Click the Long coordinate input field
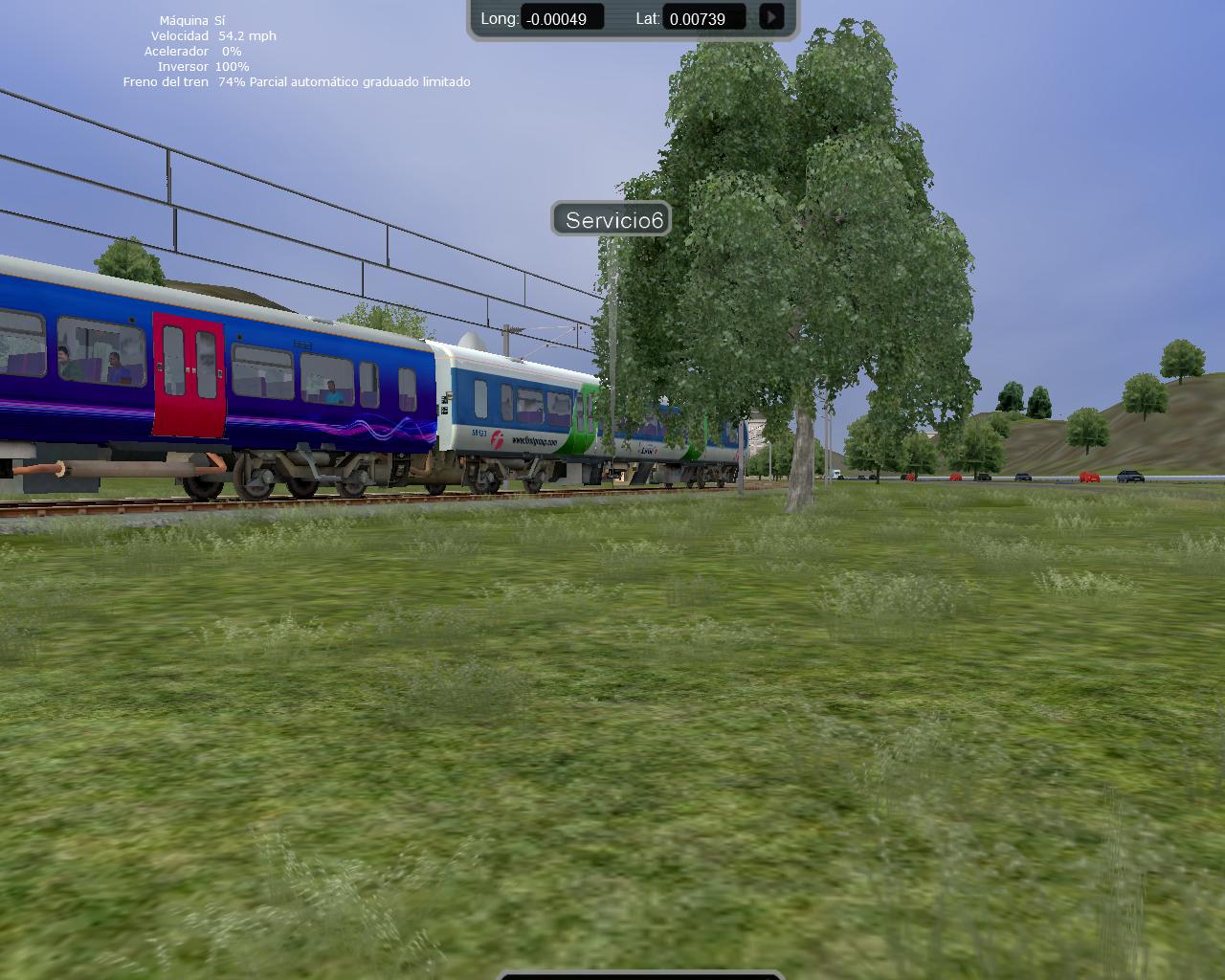1225x980 pixels. click(562, 18)
